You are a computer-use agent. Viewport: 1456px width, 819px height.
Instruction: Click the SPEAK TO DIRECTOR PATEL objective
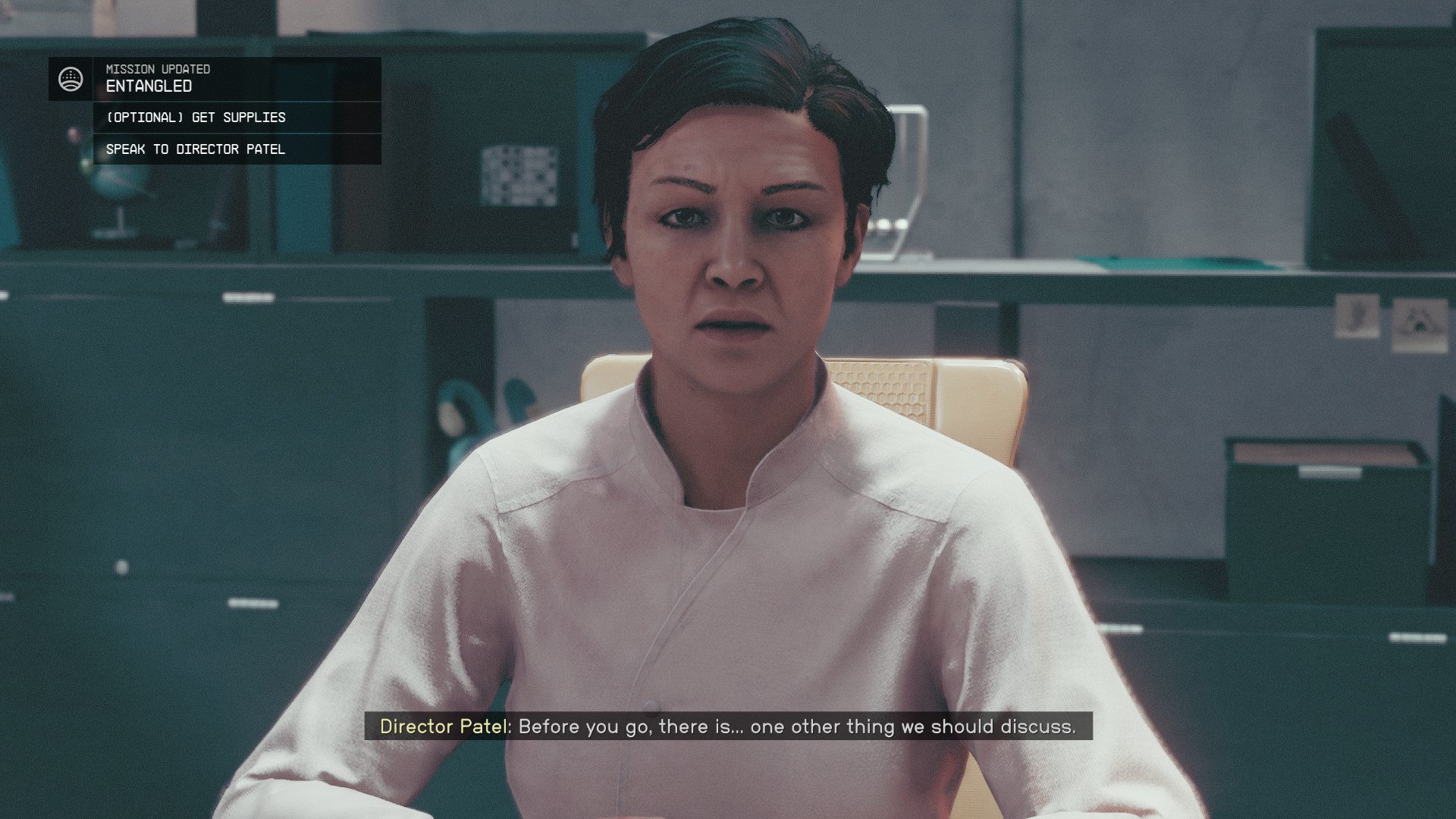coord(196,149)
